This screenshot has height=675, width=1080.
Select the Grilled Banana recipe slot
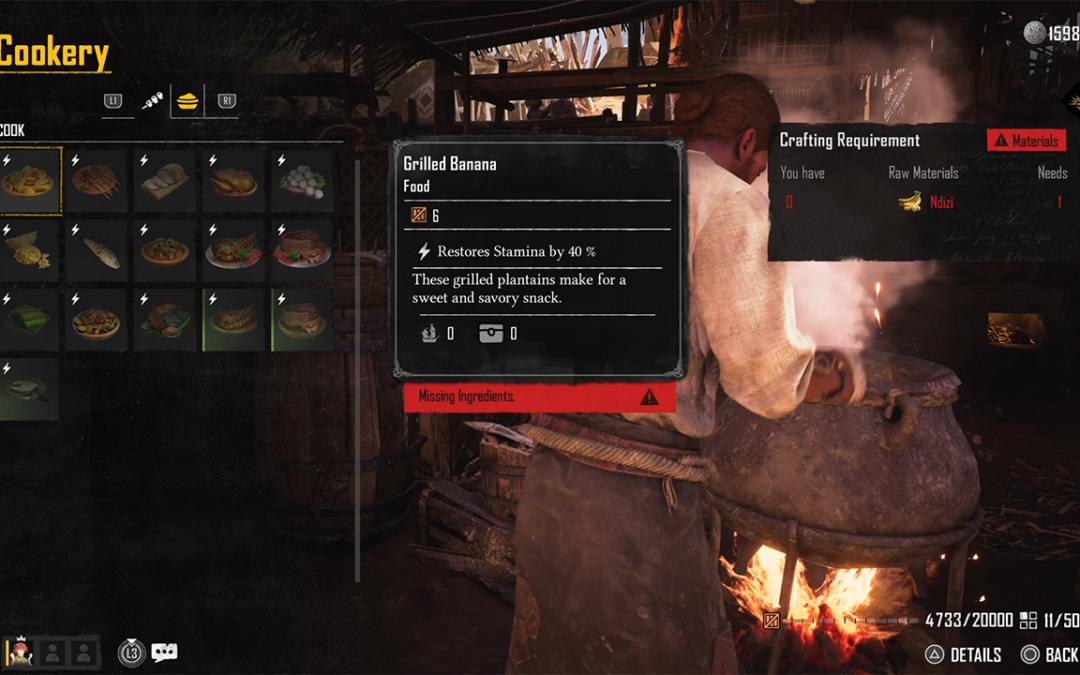click(x=30, y=180)
